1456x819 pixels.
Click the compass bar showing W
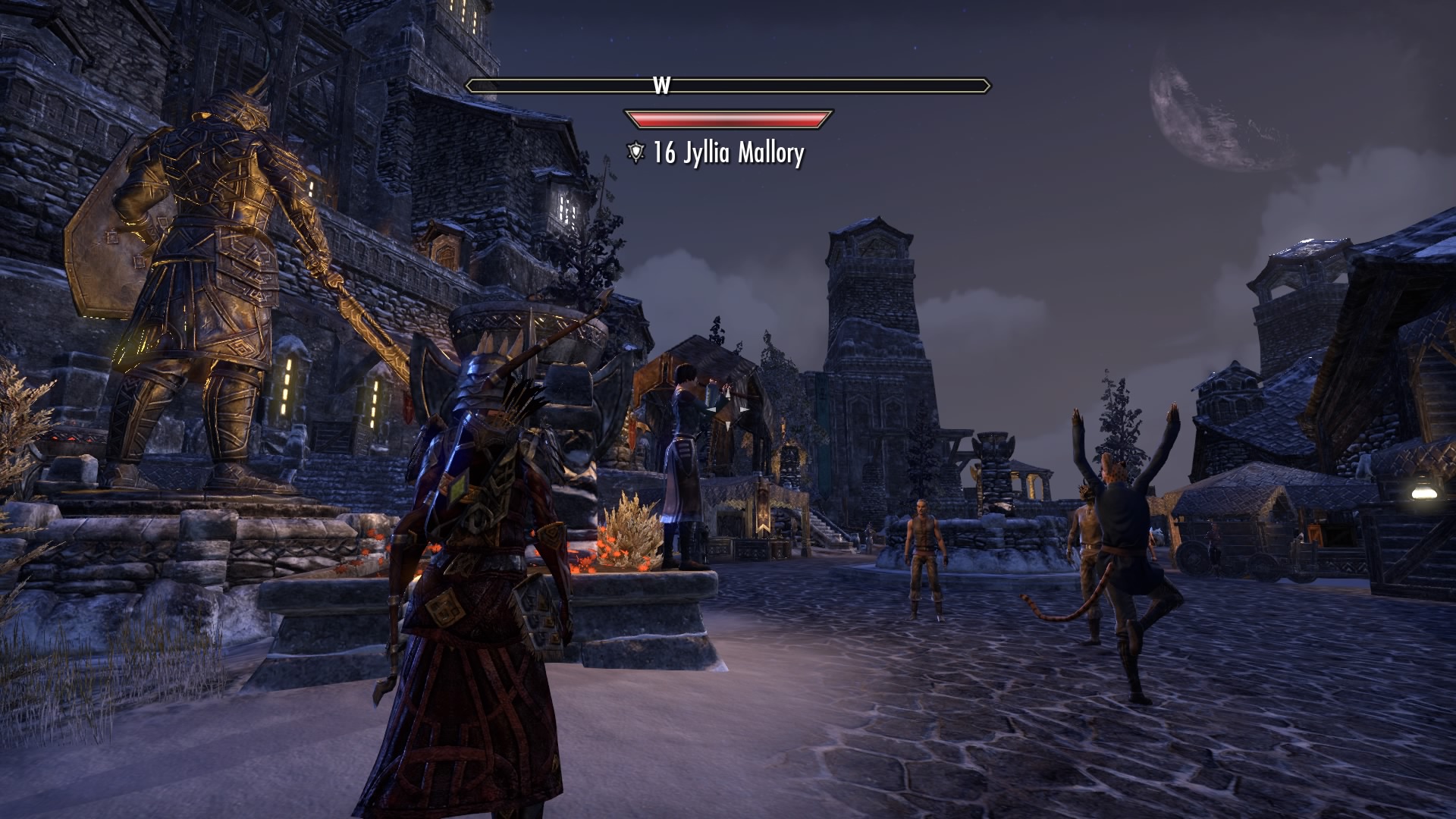click(728, 86)
